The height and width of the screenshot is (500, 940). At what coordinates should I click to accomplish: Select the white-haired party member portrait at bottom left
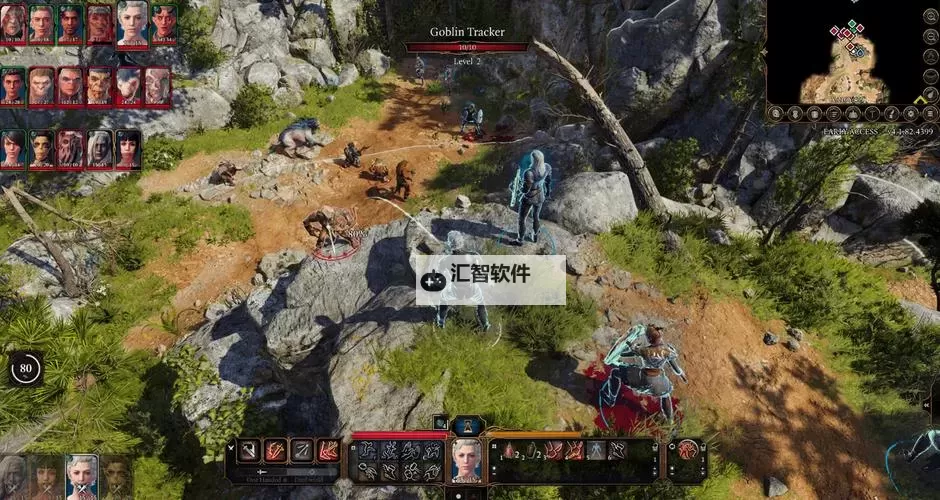81,478
